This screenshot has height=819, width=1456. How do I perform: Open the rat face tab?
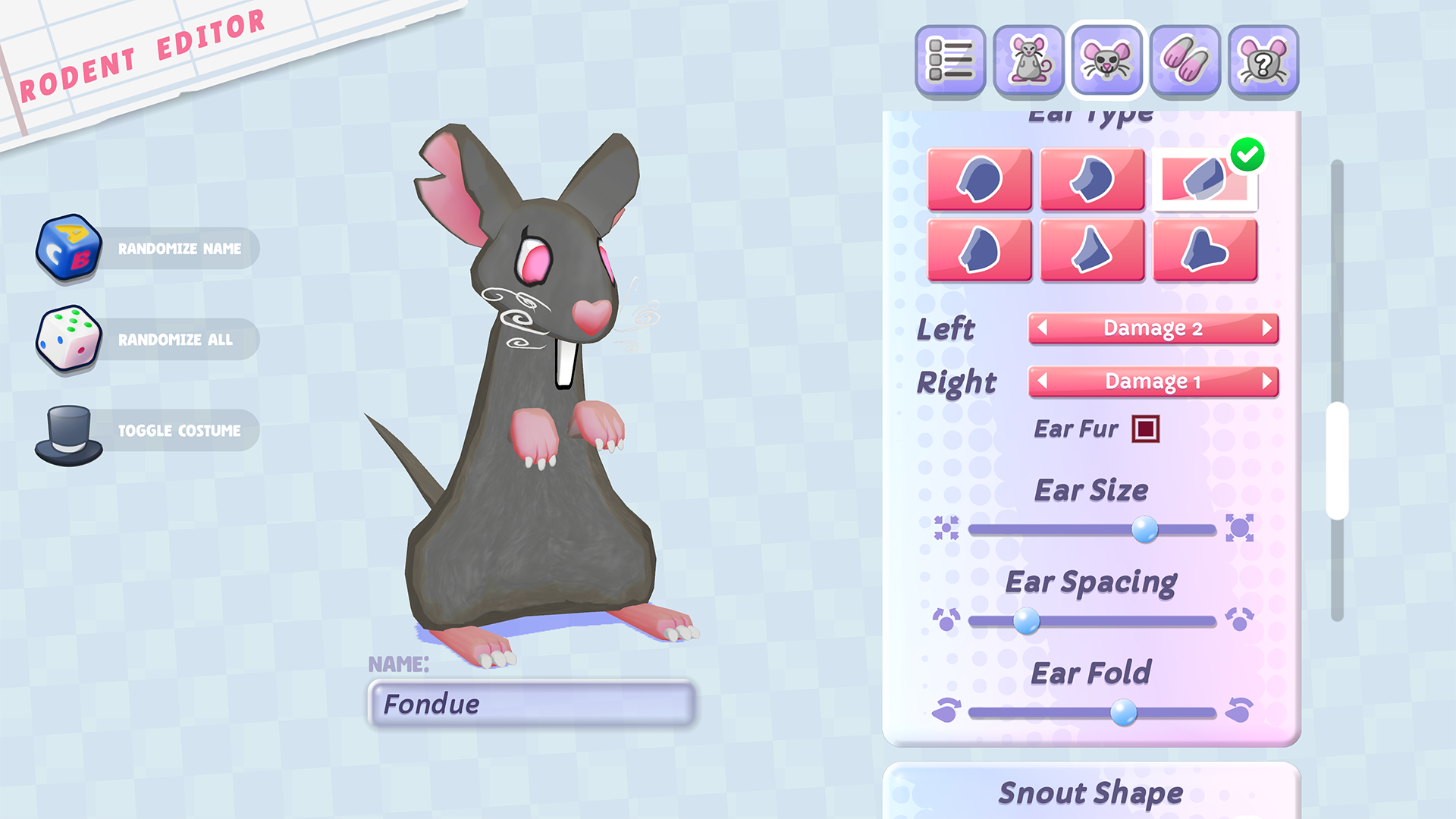(x=1106, y=61)
